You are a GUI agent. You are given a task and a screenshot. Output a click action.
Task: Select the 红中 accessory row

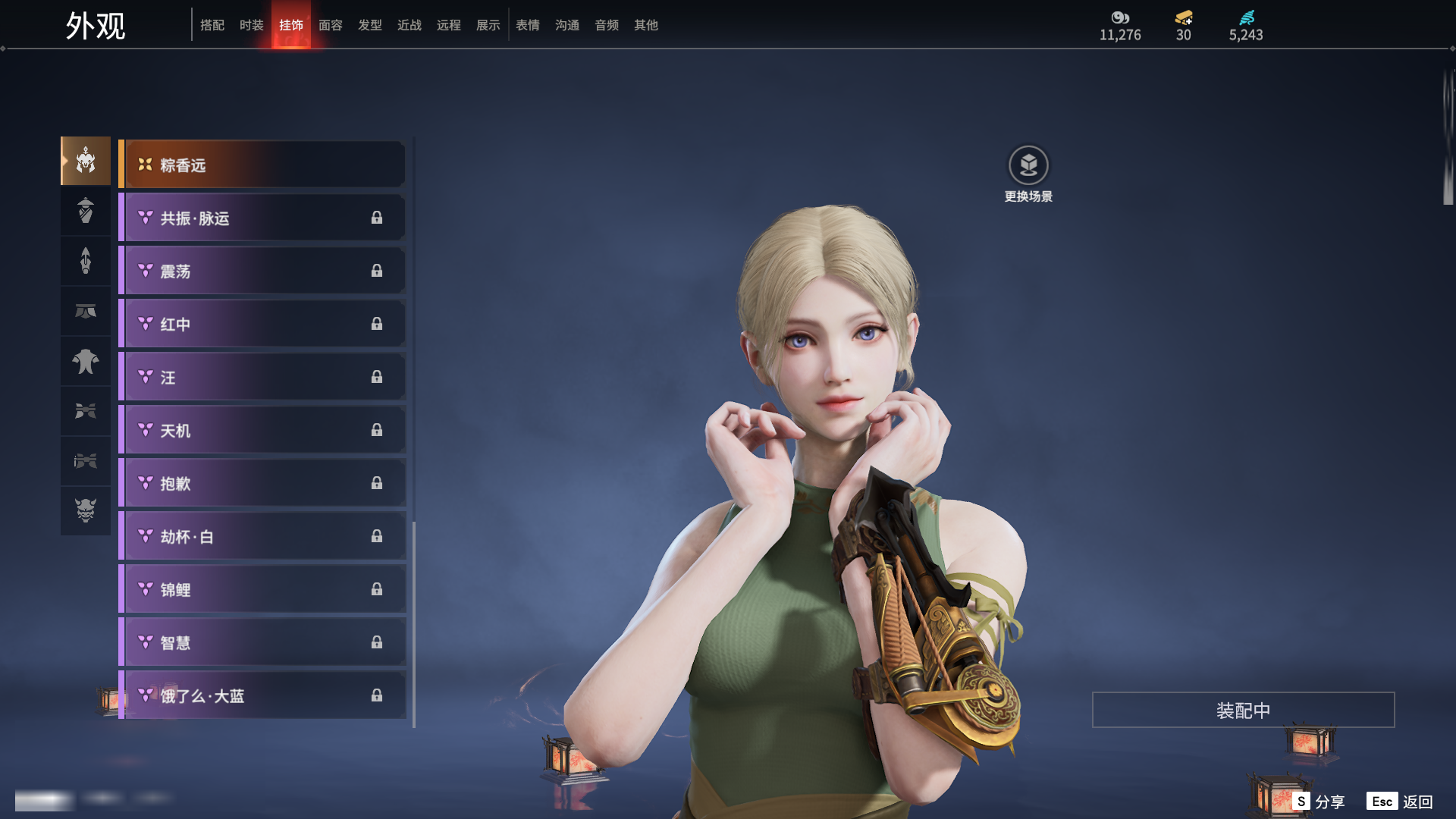pyautogui.click(x=262, y=324)
